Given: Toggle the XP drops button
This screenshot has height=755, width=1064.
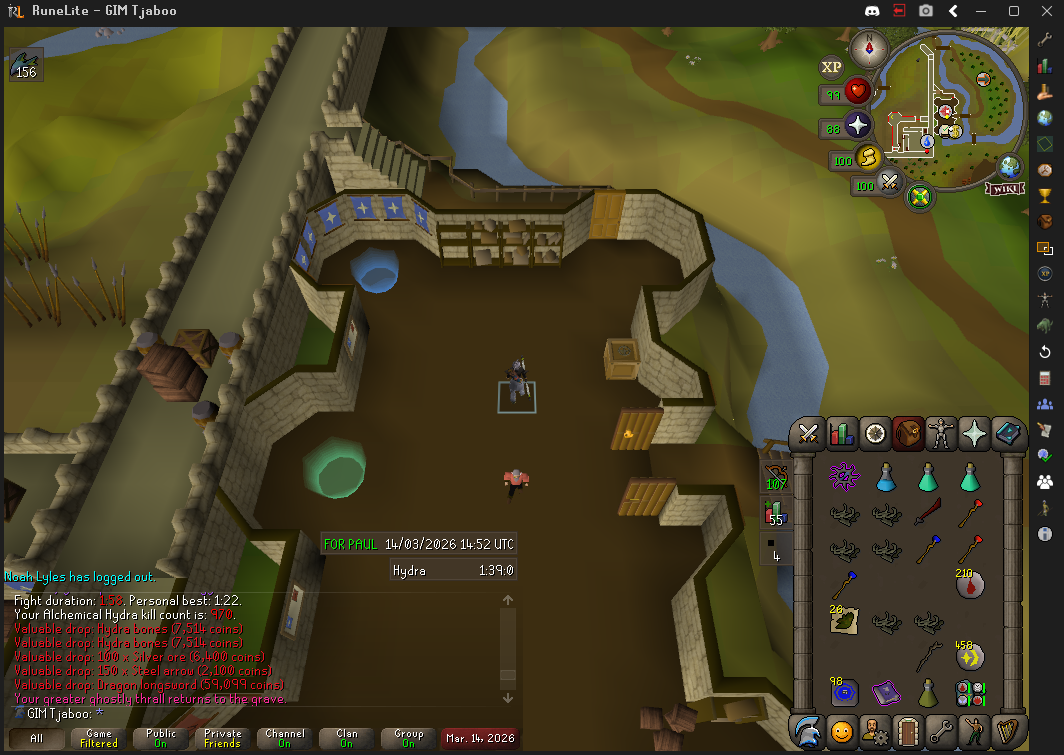Looking at the screenshot, I should pos(831,67).
